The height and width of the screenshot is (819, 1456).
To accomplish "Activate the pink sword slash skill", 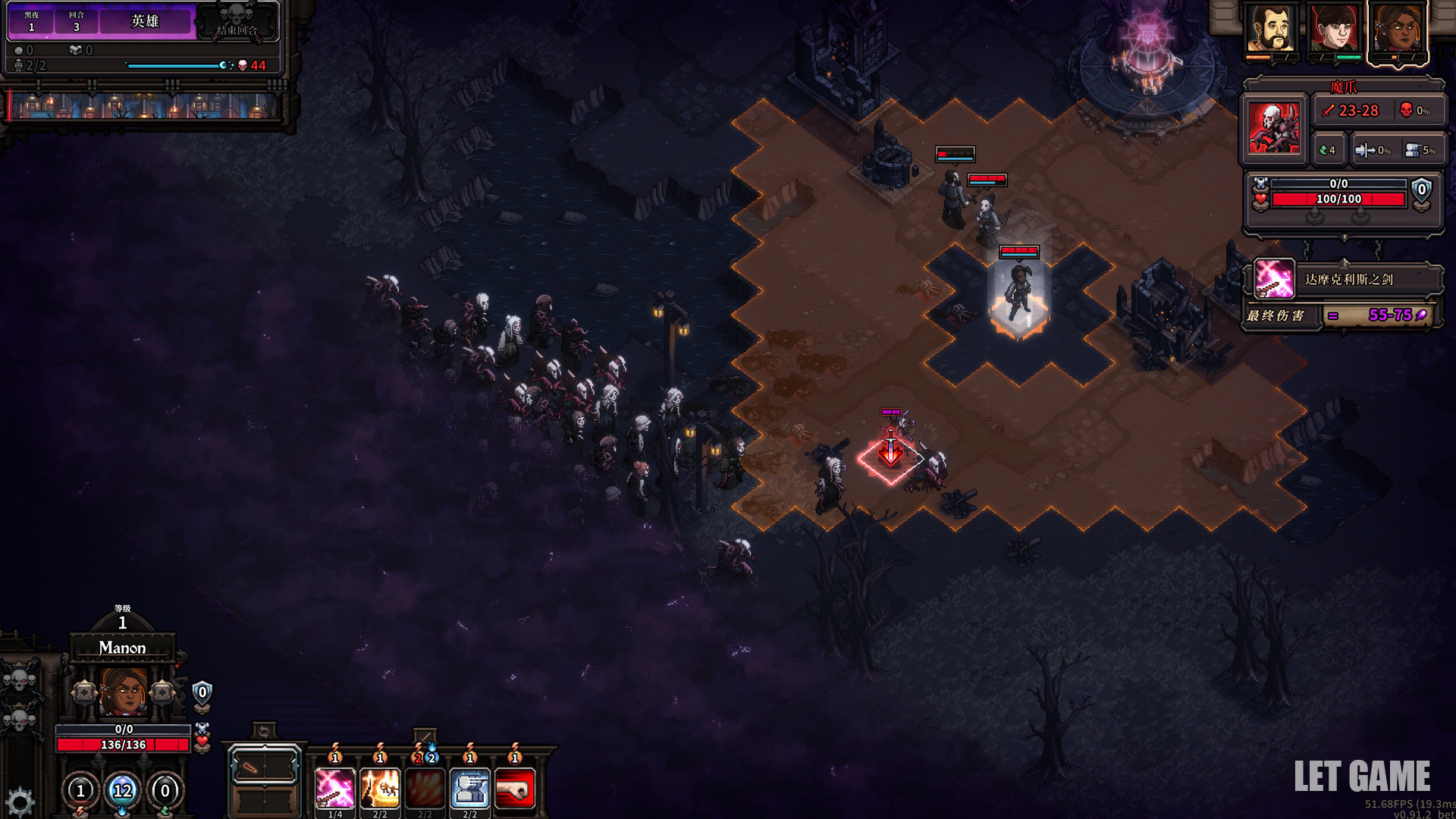I will click(334, 789).
